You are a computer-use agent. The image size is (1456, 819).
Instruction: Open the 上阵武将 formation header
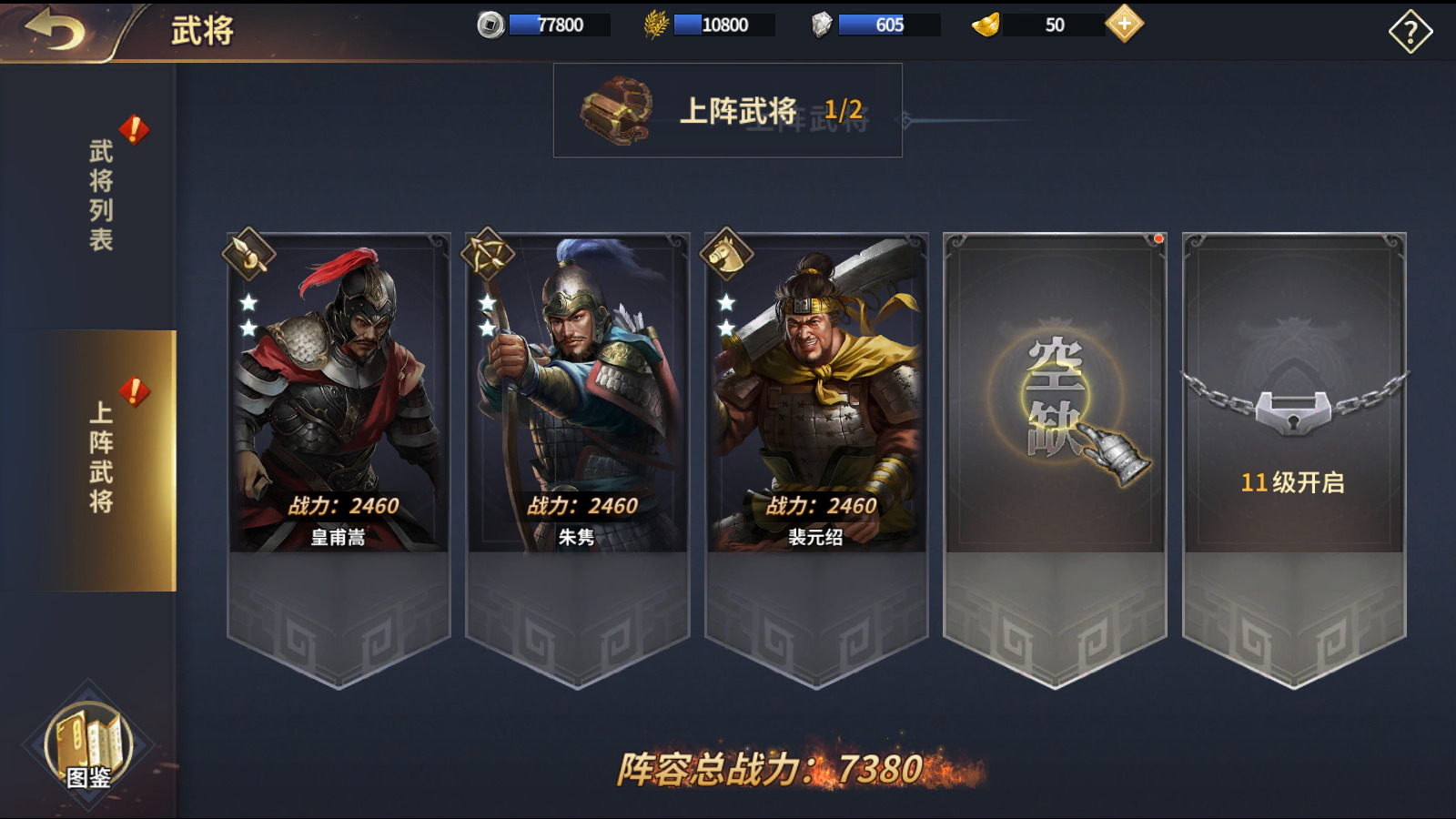coord(727,111)
